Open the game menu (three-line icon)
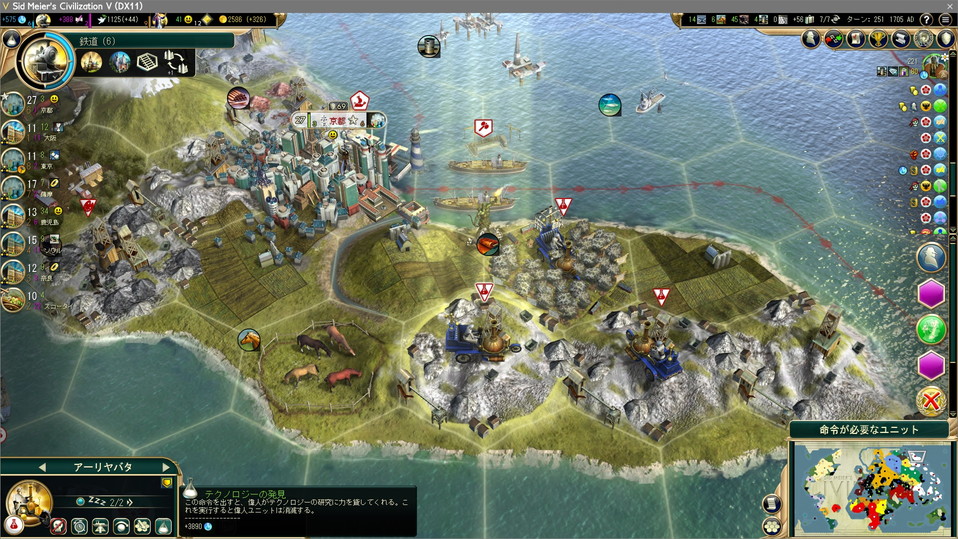 [945, 20]
